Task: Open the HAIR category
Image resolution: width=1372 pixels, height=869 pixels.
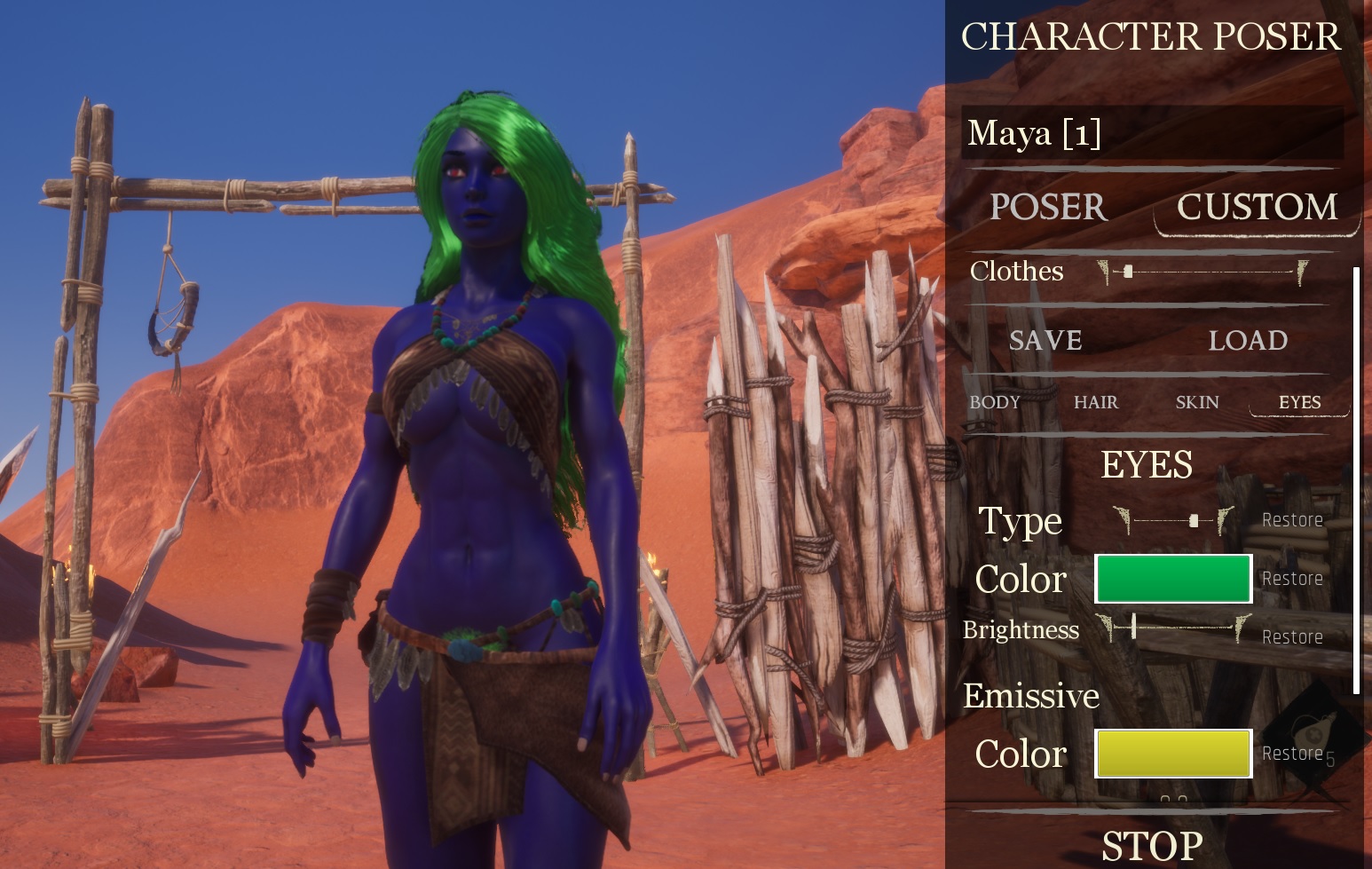Action: 1096,402
